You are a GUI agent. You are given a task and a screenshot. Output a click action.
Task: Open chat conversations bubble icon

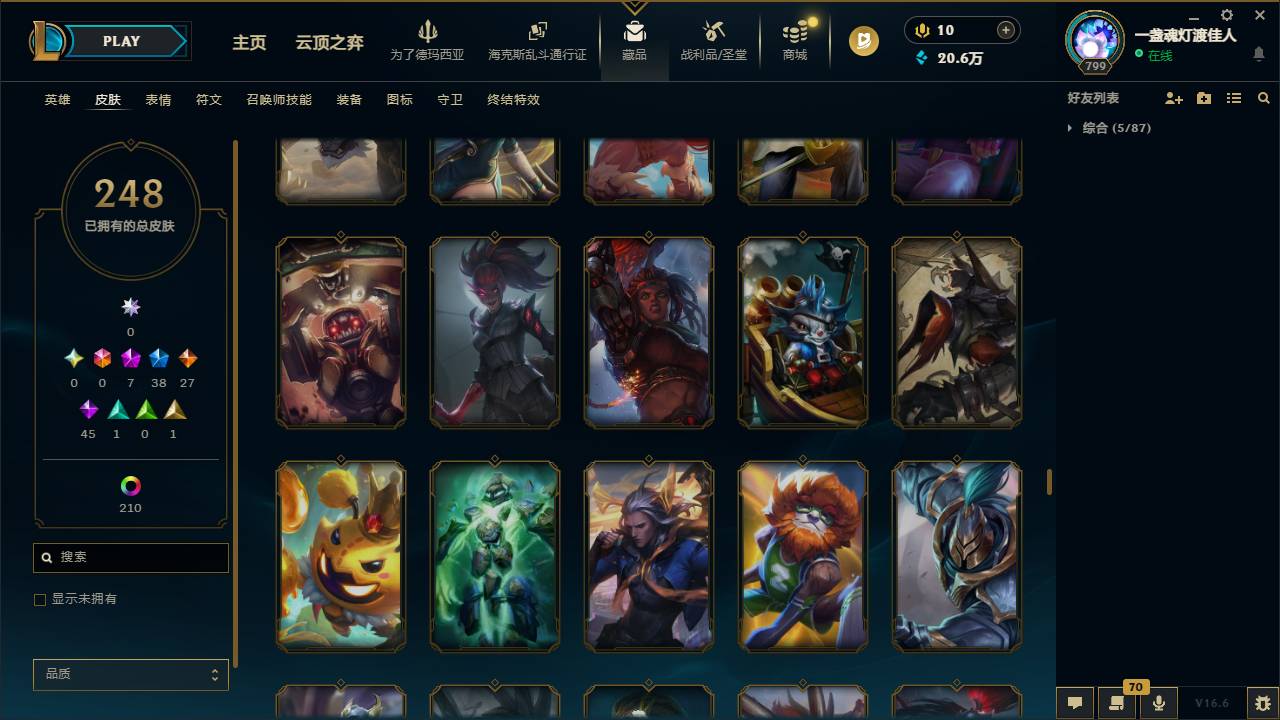(1073, 703)
